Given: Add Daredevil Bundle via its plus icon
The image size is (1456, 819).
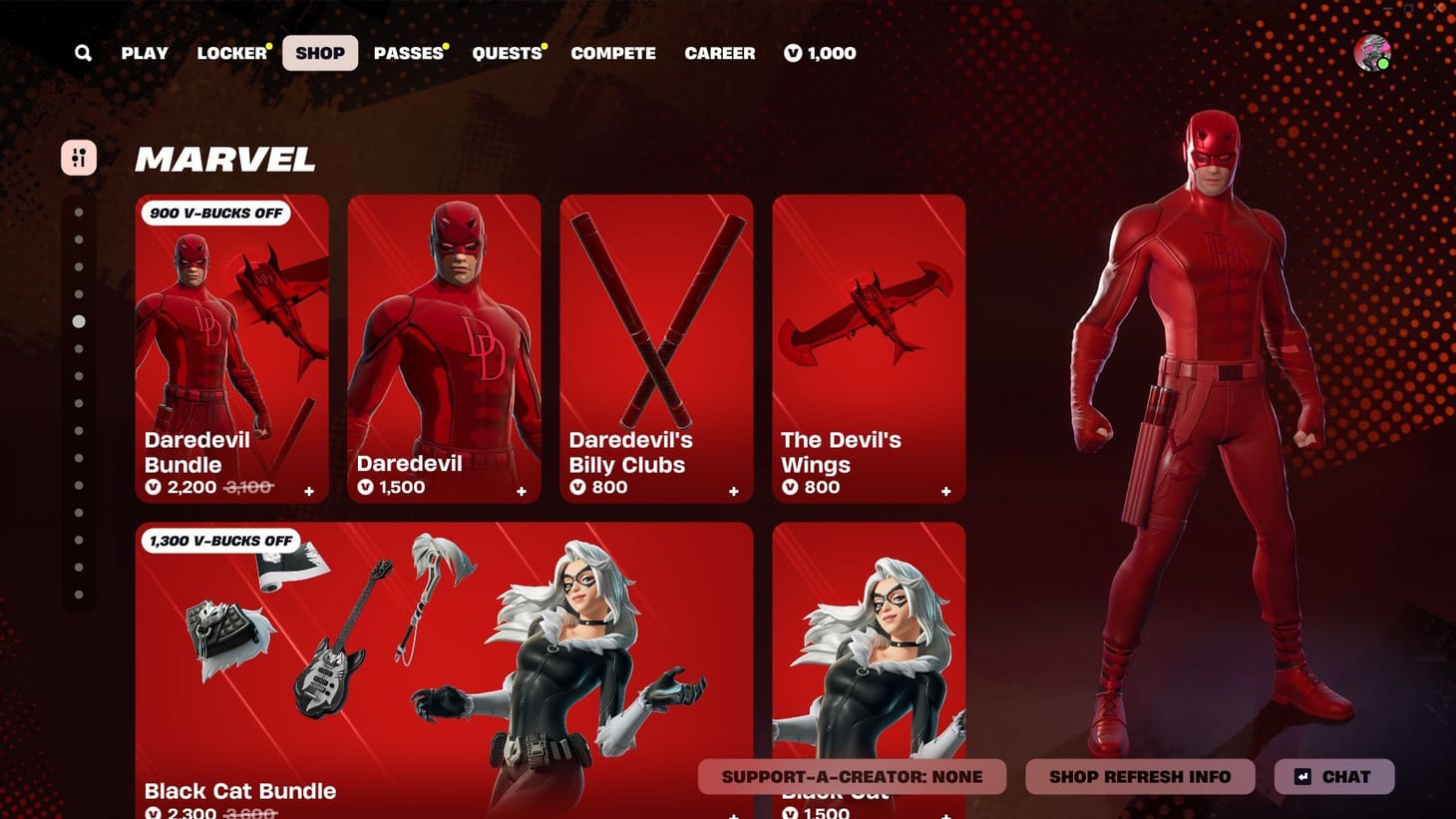Looking at the screenshot, I should point(309,491).
